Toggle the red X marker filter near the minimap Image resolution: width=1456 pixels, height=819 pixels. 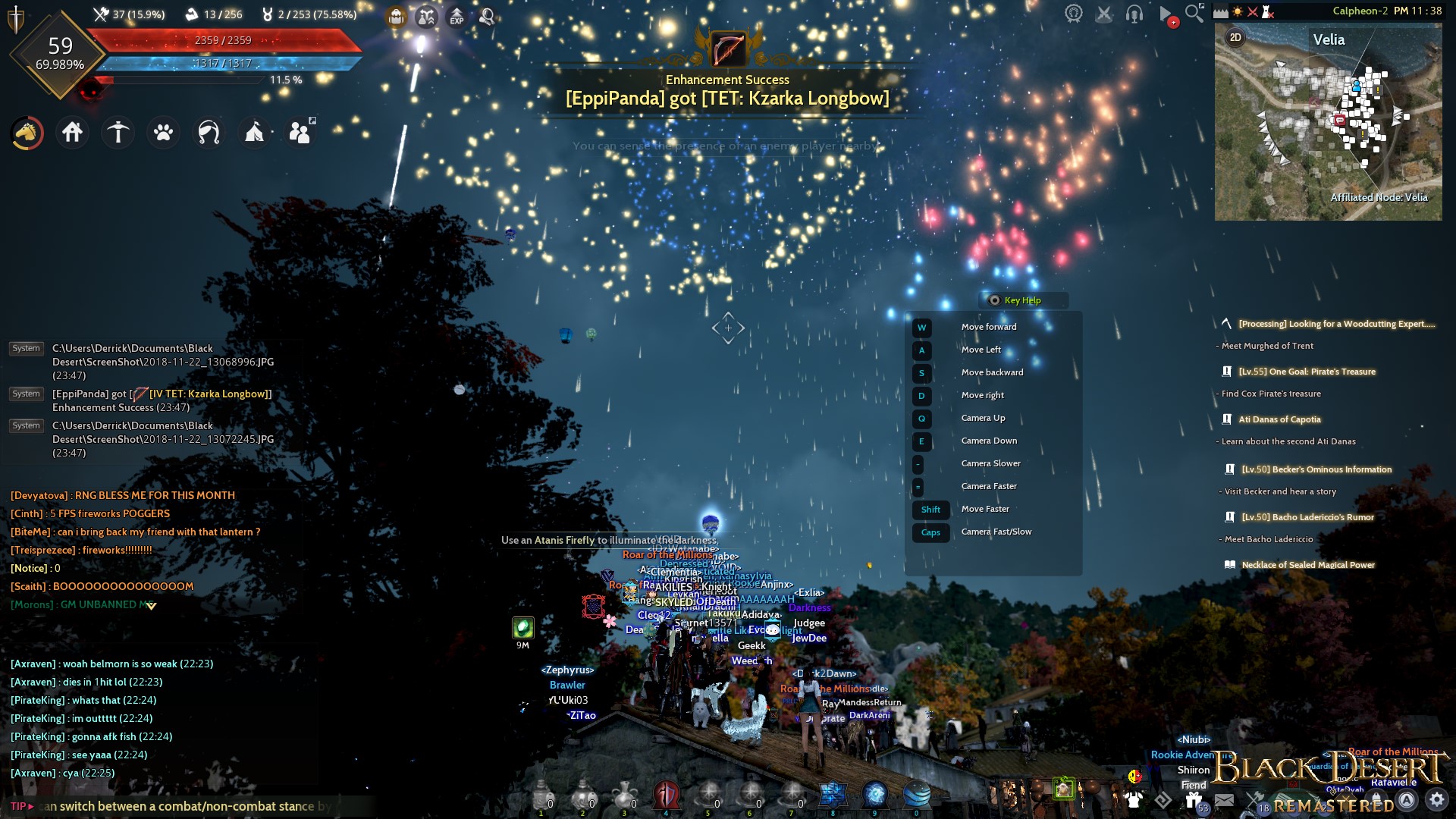click(x=1253, y=11)
